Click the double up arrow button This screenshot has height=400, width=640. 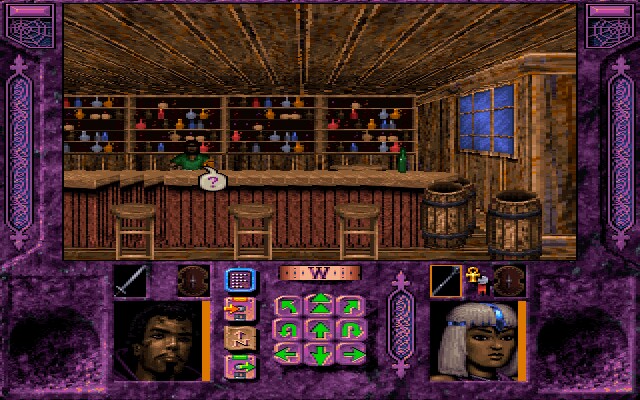(x=320, y=304)
